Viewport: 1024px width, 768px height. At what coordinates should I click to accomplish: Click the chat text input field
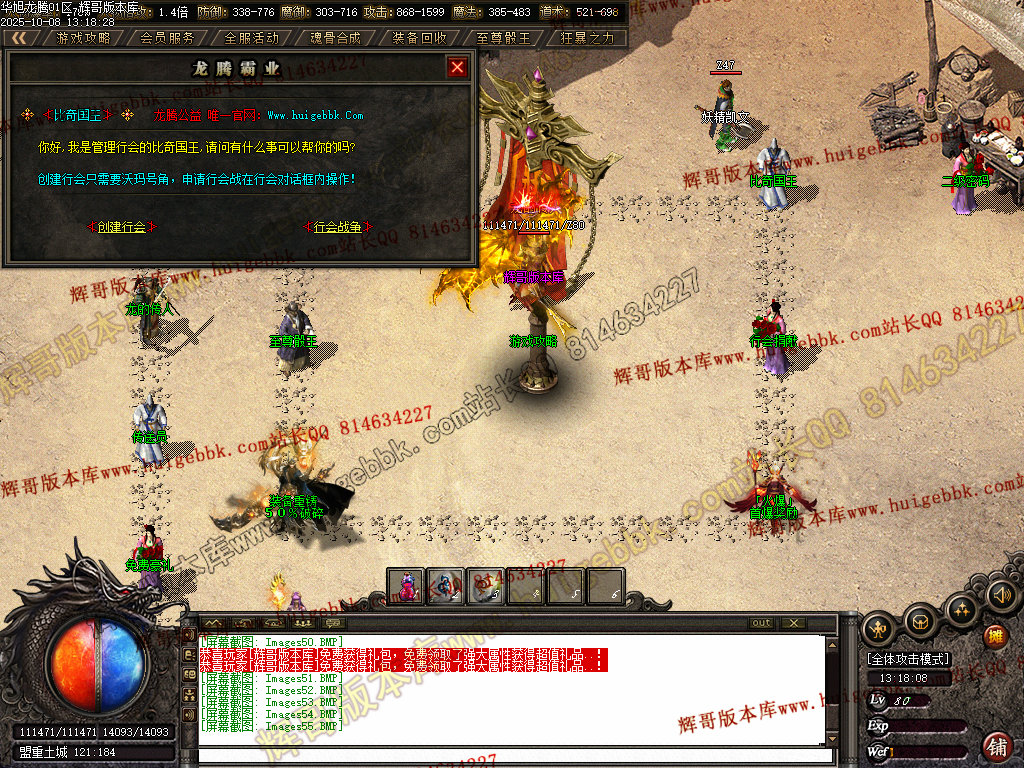510,756
